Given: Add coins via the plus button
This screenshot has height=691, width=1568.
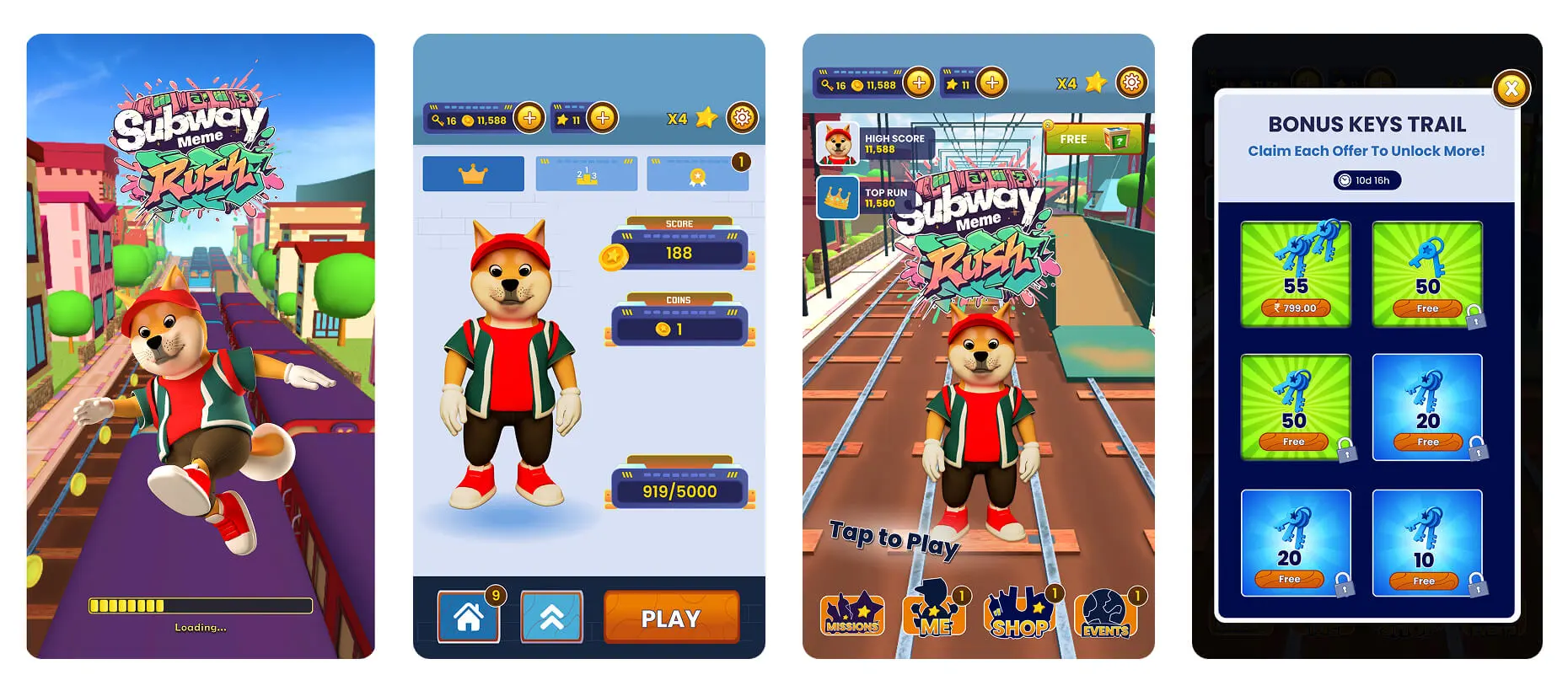Looking at the screenshot, I should (530, 118).
